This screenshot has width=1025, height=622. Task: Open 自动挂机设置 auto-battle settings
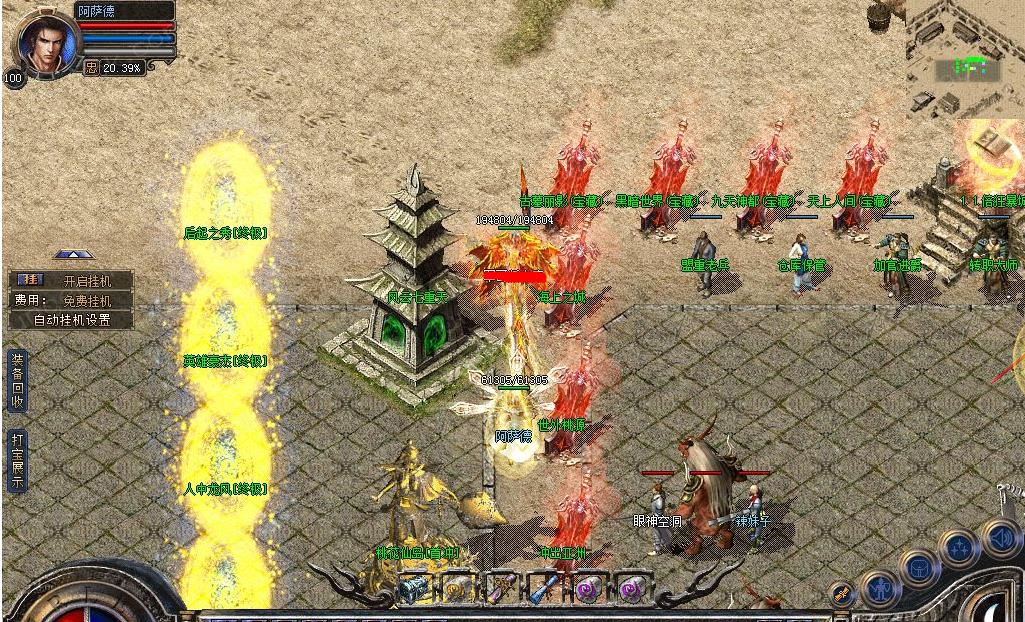click(71, 320)
